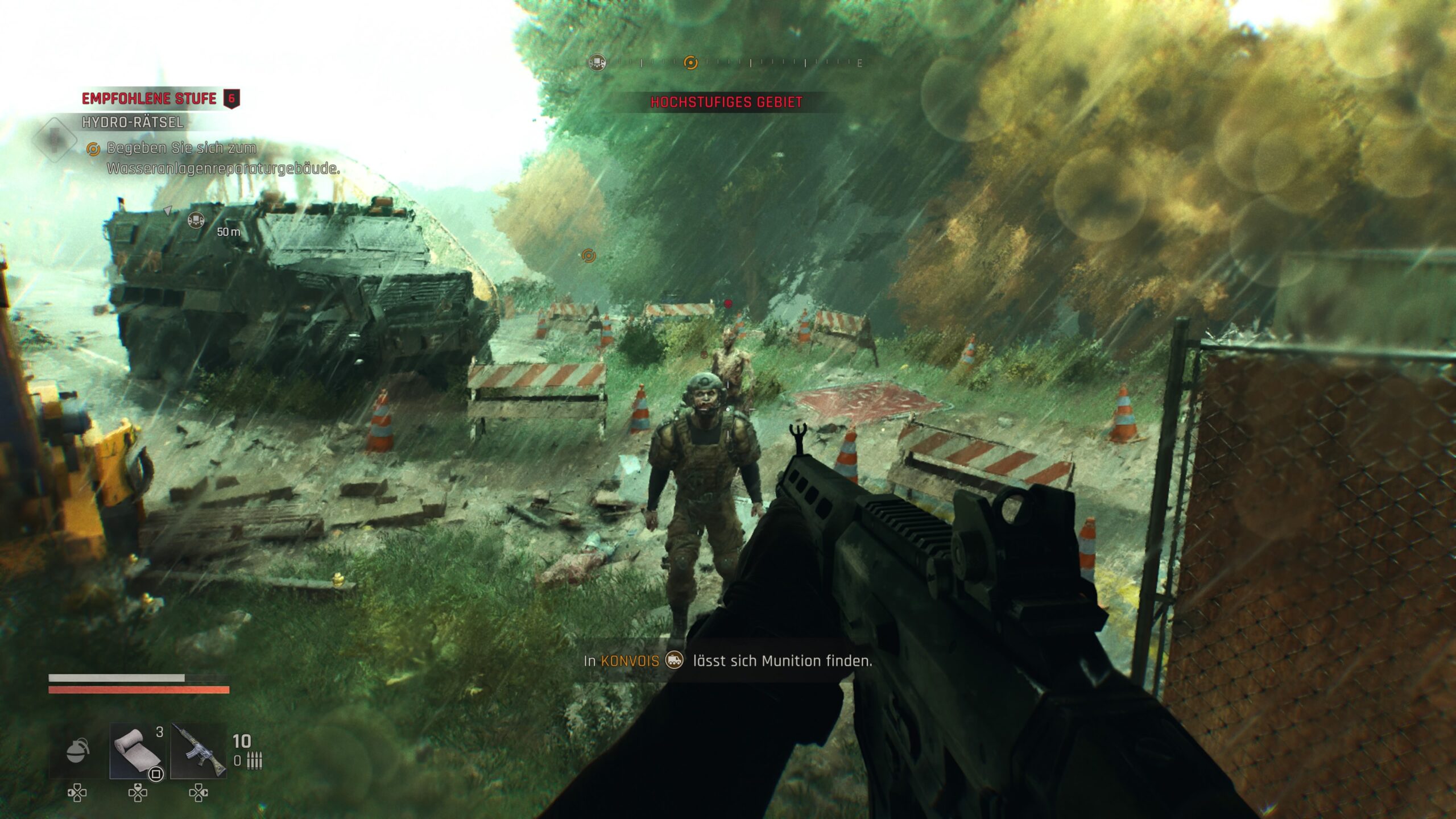
Task: Use the bandage item slot
Action: [x=138, y=751]
